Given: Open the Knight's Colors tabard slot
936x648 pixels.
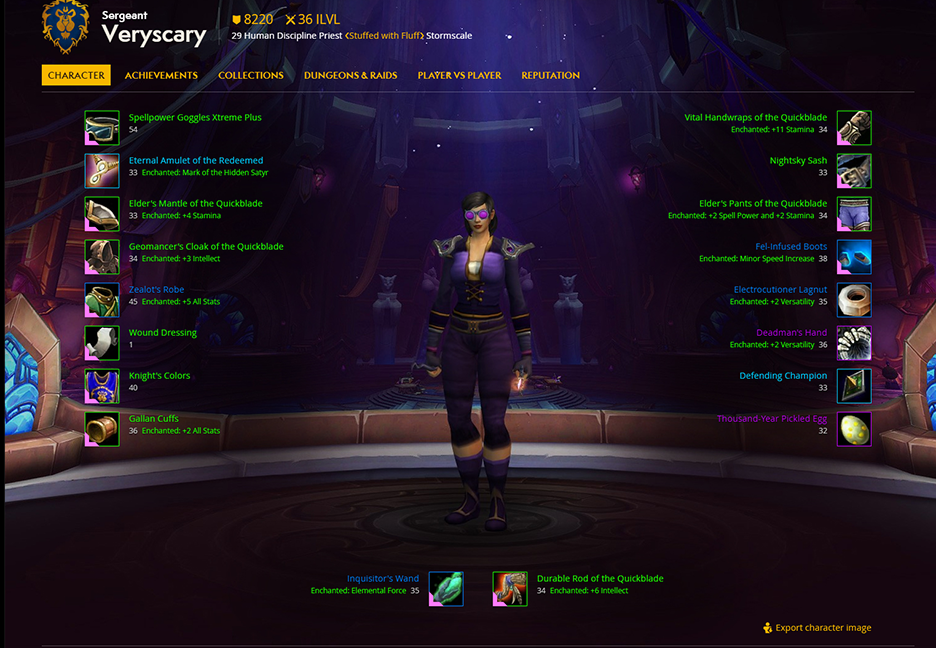Looking at the screenshot, I should (102, 386).
